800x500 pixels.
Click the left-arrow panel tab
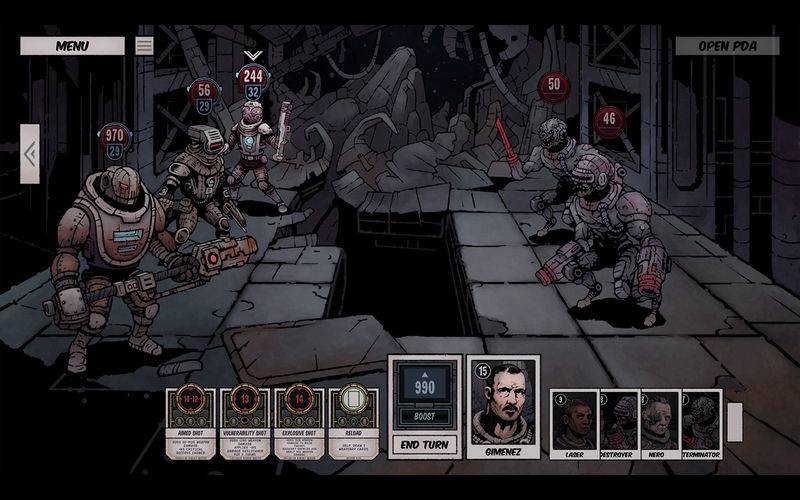(29, 154)
